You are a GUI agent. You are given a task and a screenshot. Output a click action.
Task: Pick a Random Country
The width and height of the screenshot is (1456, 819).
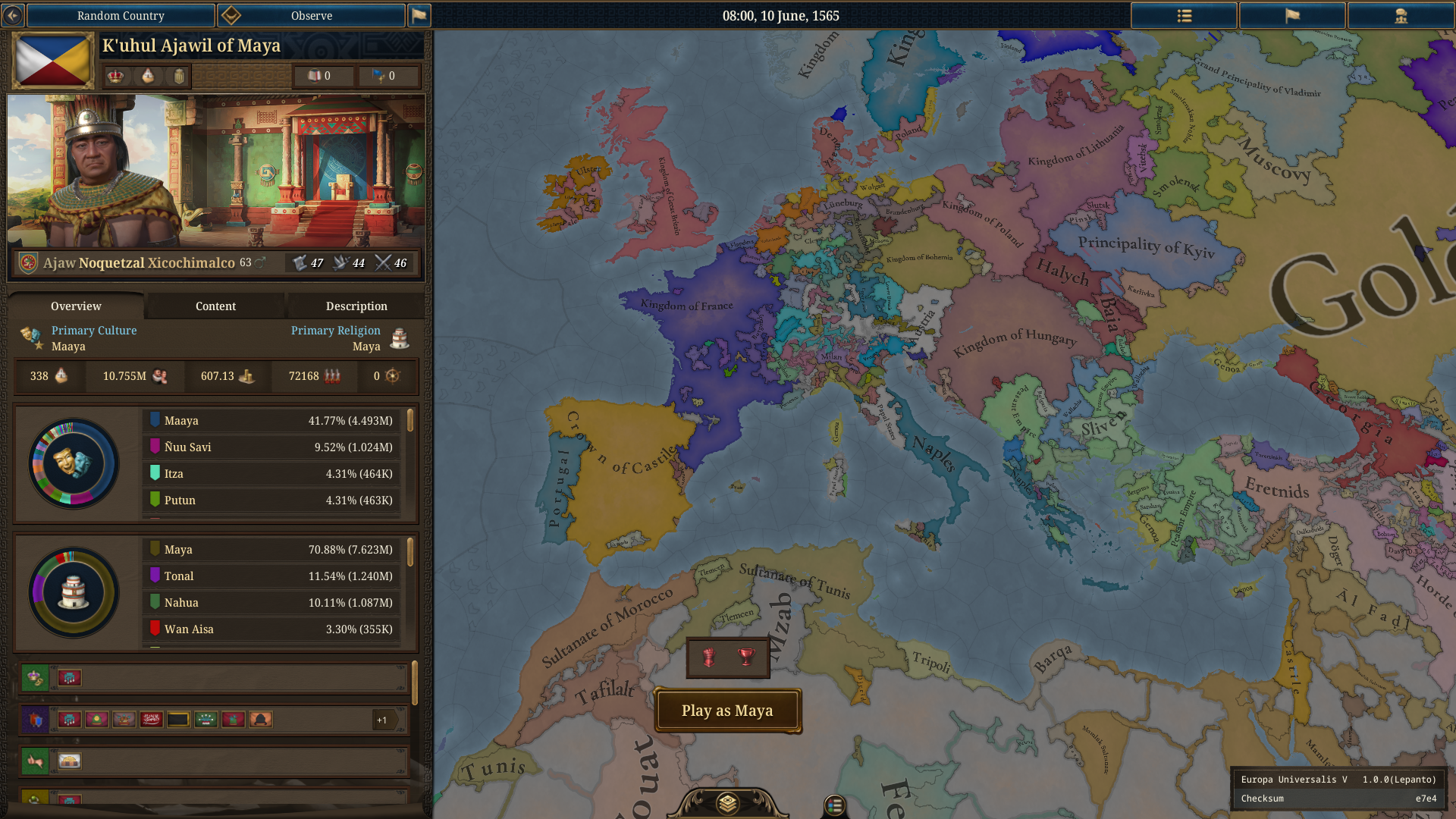click(x=121, y=15)
